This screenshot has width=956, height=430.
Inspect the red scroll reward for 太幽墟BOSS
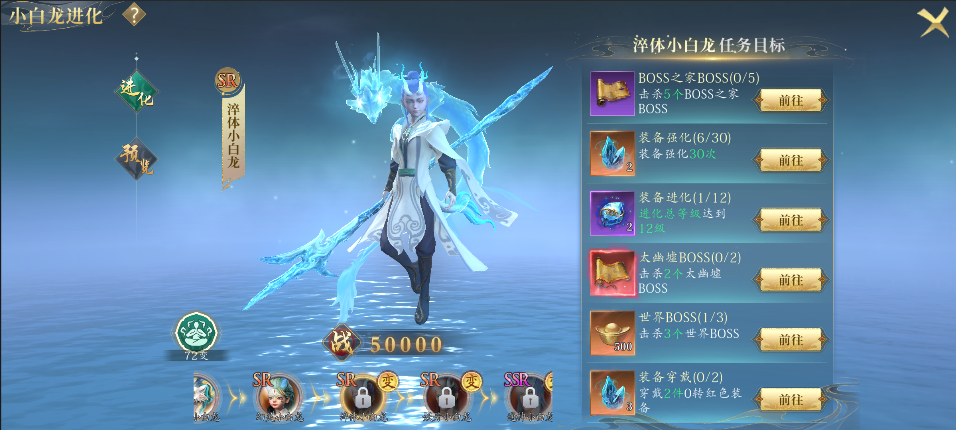click(612, 274)
